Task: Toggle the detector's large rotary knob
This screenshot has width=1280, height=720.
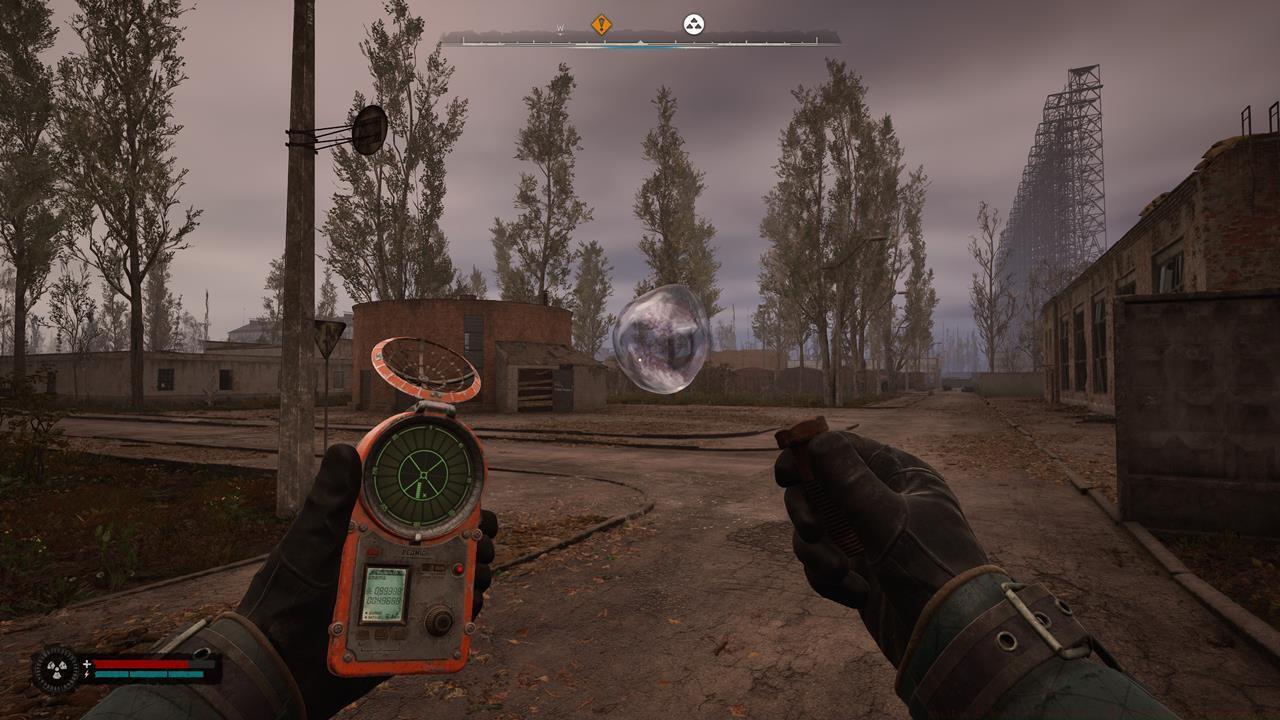Action: tap(440, 620)
